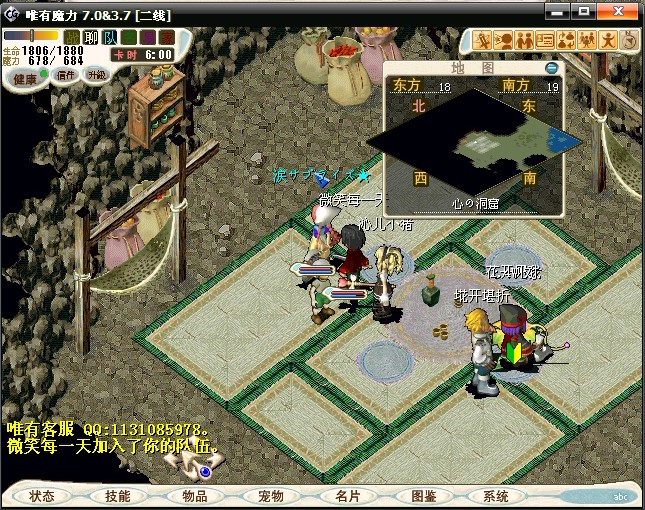Open the 信件 mail button
The image size is (645, 510).
(67, 75)
